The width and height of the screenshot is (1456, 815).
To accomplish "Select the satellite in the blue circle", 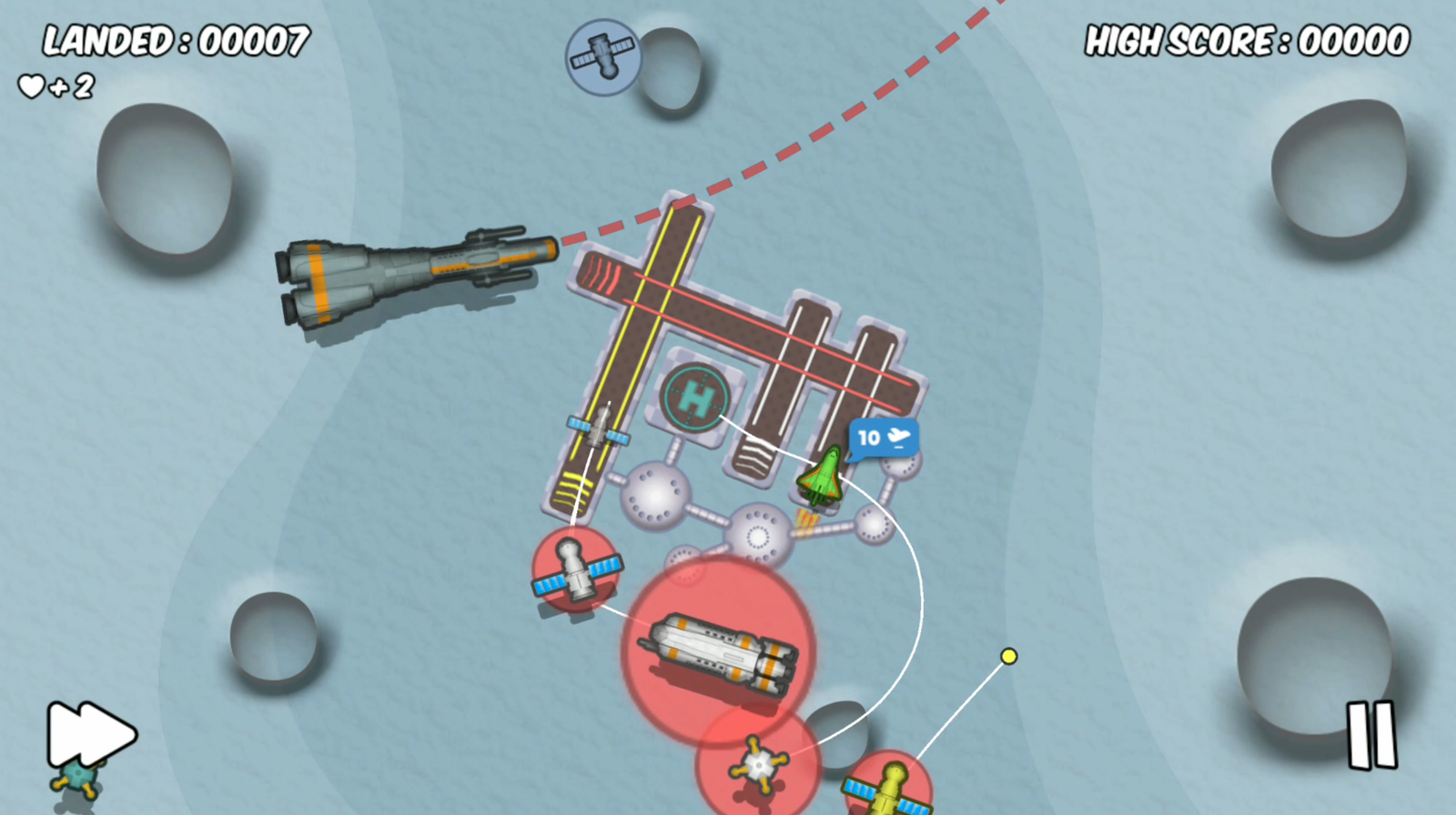I will coord(602,57).
